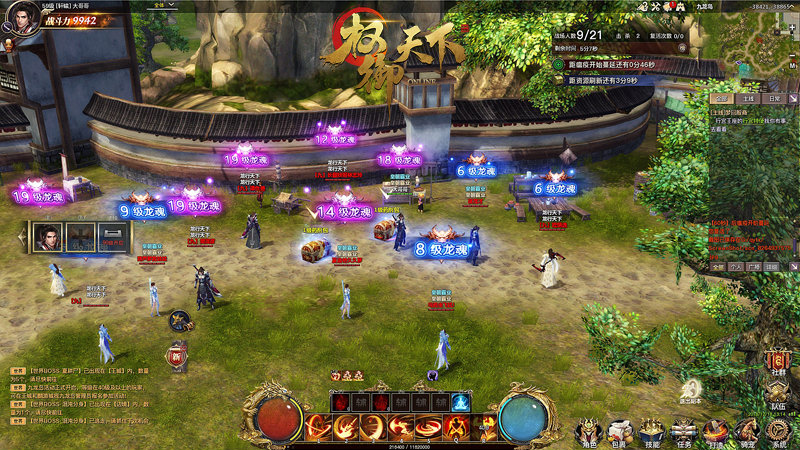Viewport: 800px width, 450px height.
Task: Open the 角色 character menu
Action: coord(588,429)
